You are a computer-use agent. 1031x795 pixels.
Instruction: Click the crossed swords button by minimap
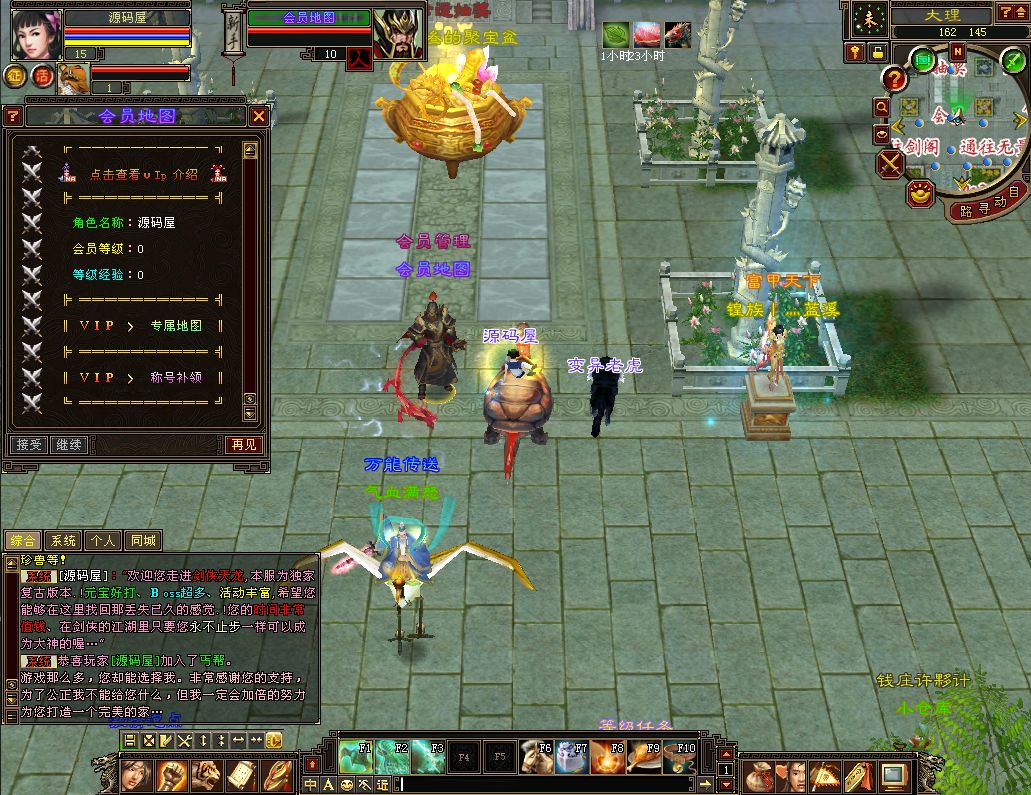coord(890,162)
